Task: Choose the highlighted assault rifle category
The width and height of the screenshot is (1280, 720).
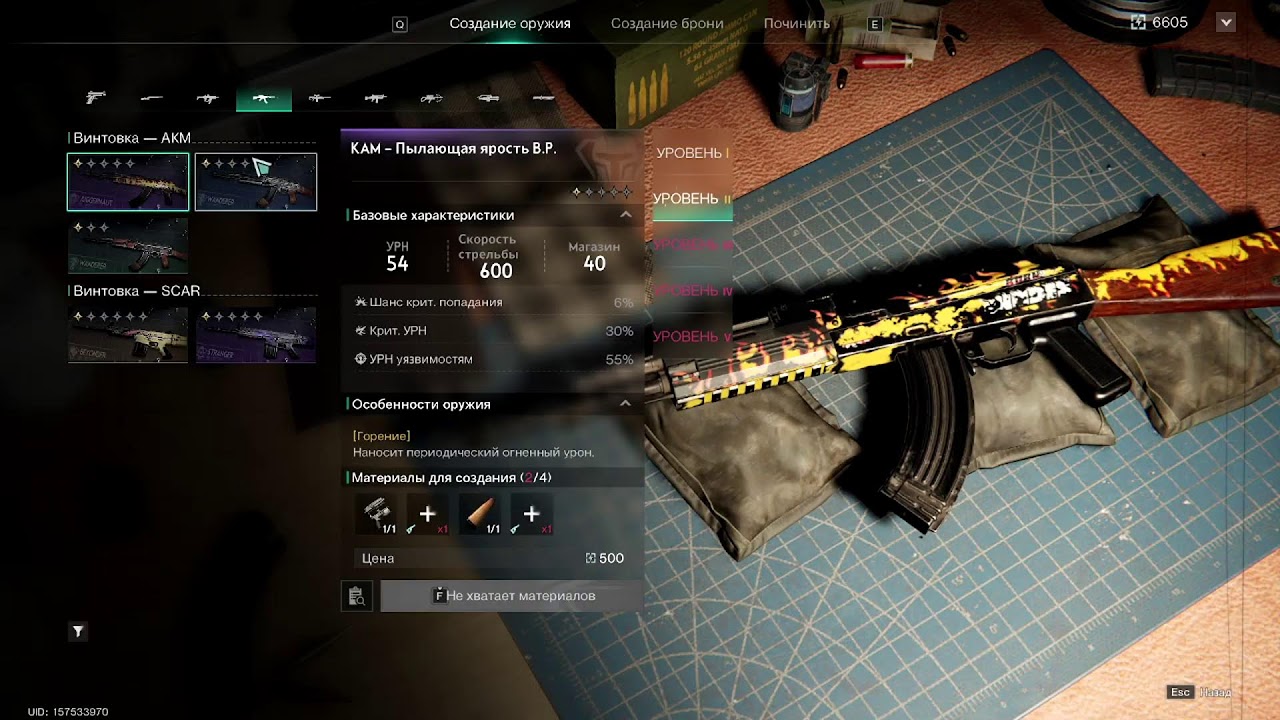Action: click(264, 98)
